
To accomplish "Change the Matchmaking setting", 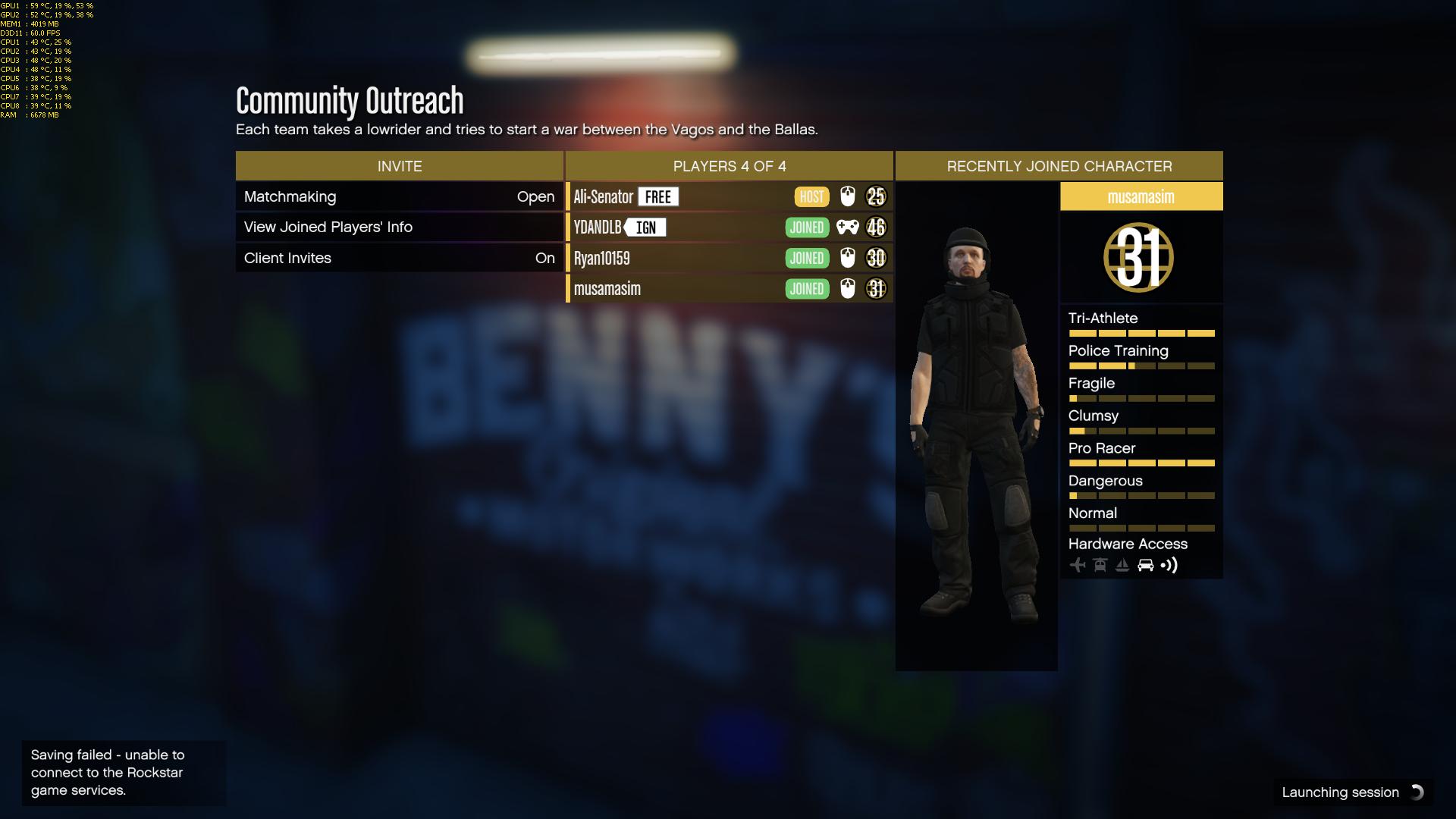I will [399, 196].
